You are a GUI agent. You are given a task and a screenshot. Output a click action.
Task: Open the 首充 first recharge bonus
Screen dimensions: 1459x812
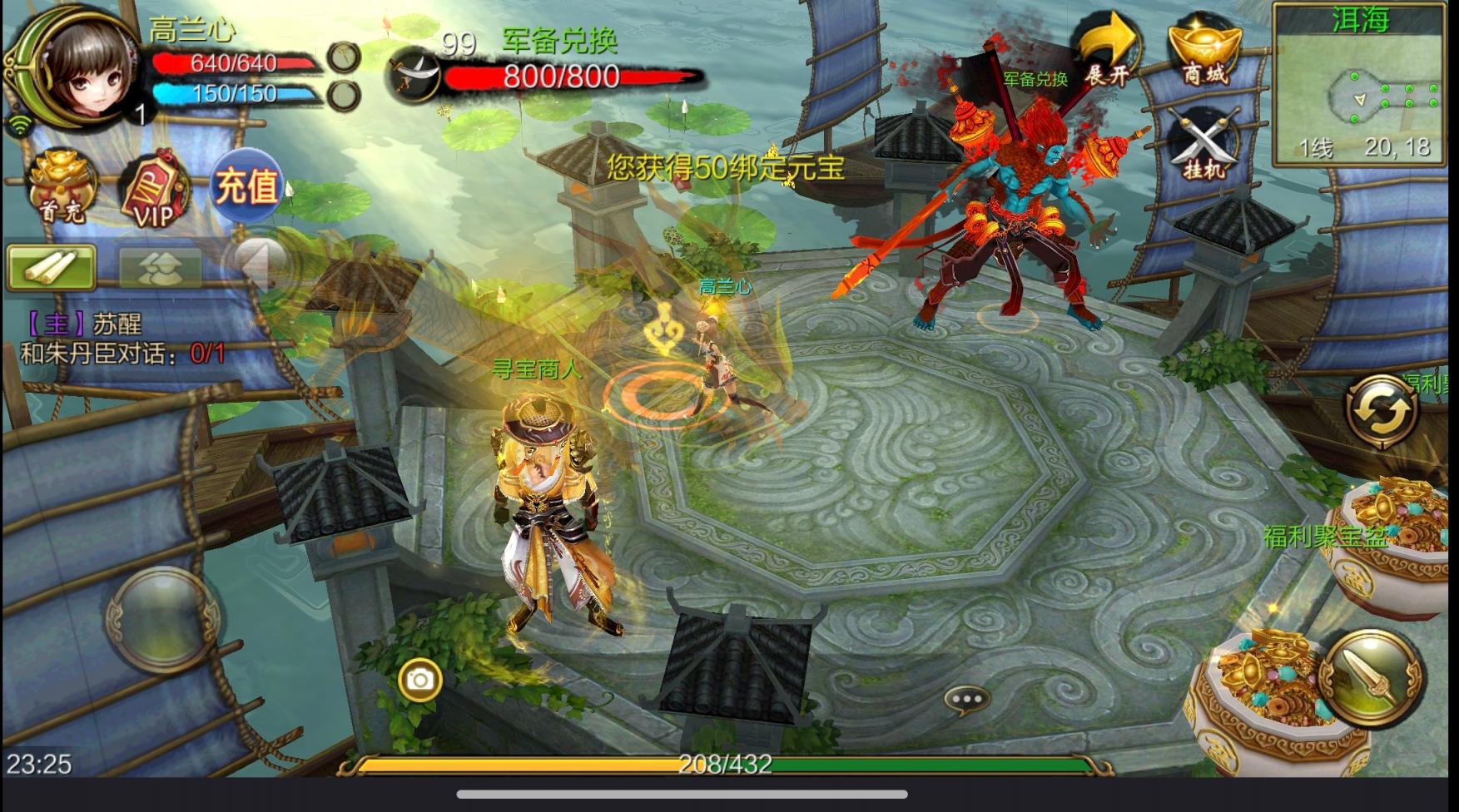(61, 186)
